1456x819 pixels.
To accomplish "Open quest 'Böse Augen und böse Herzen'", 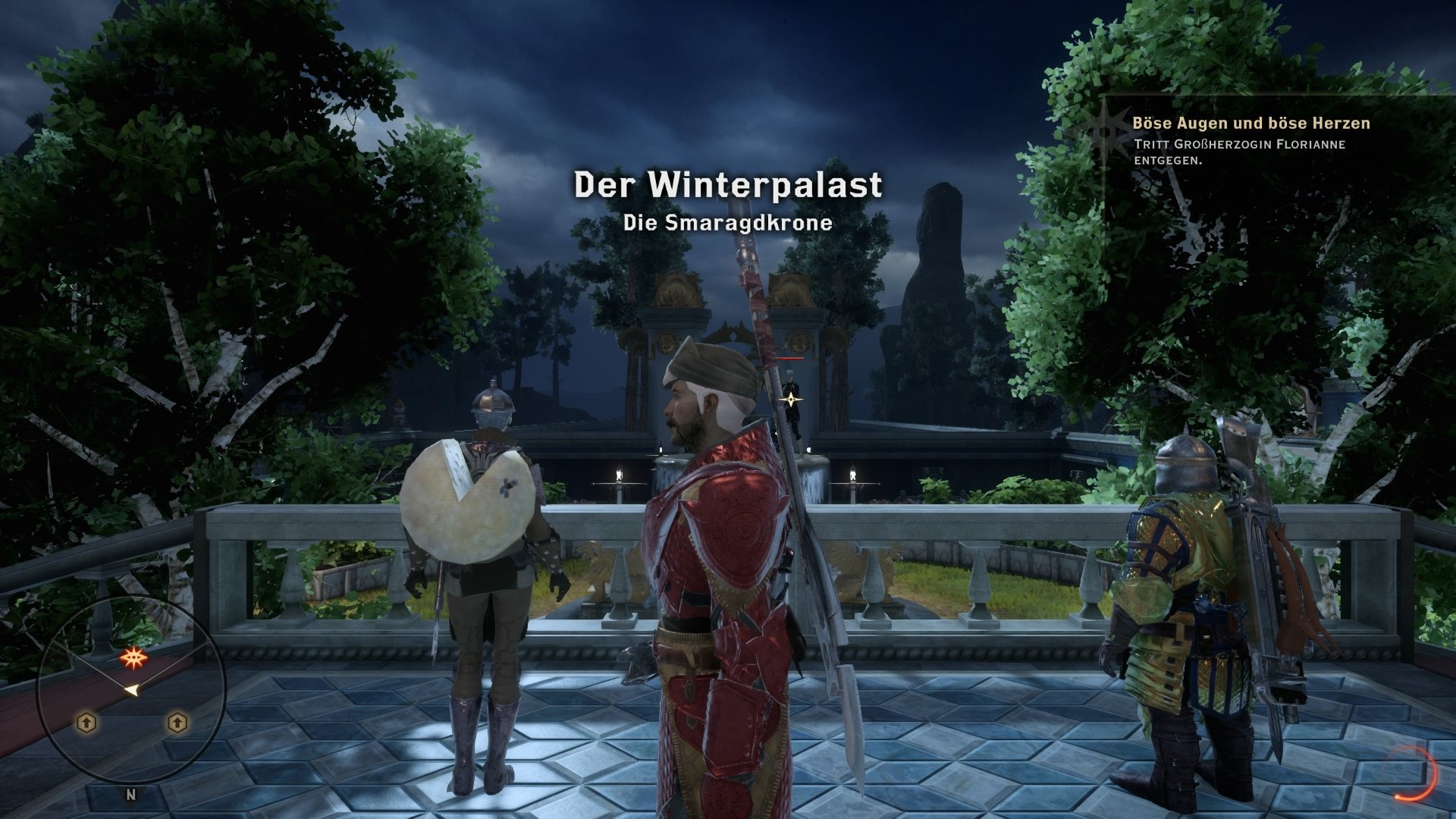I will pyautogui.click(x=1250, y=121).
